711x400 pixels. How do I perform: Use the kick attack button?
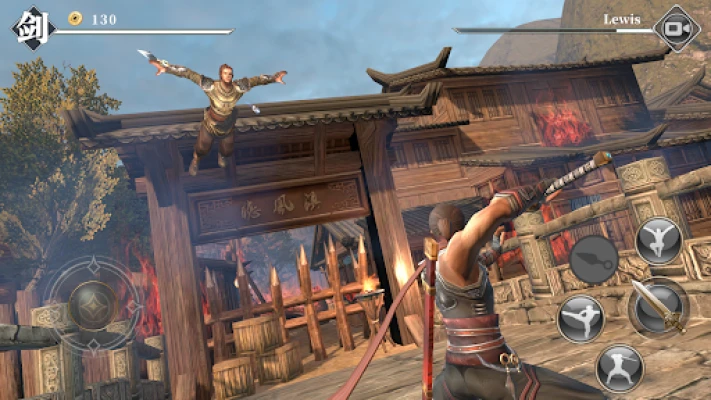581,318
